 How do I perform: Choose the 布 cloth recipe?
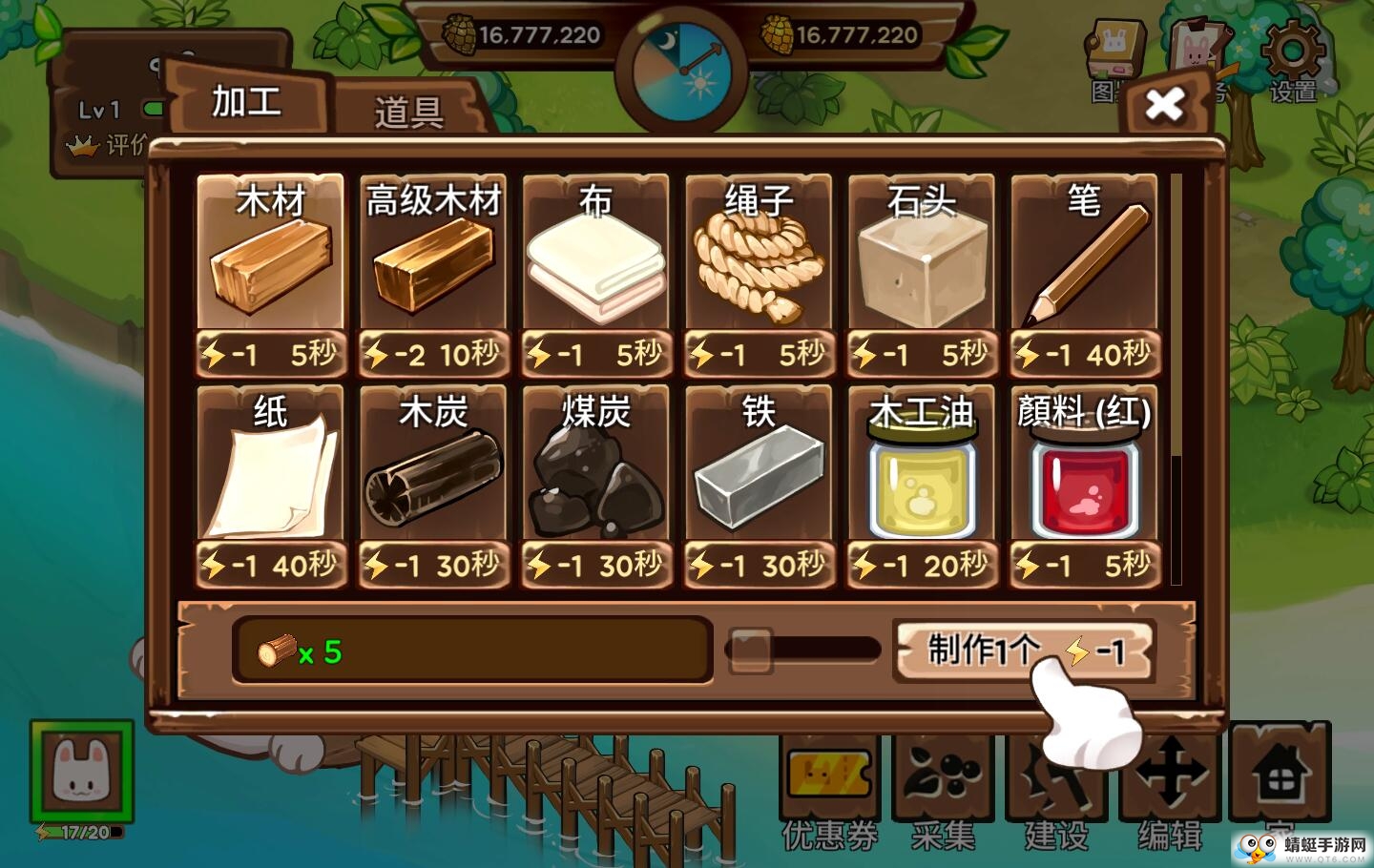coord(596,258)
